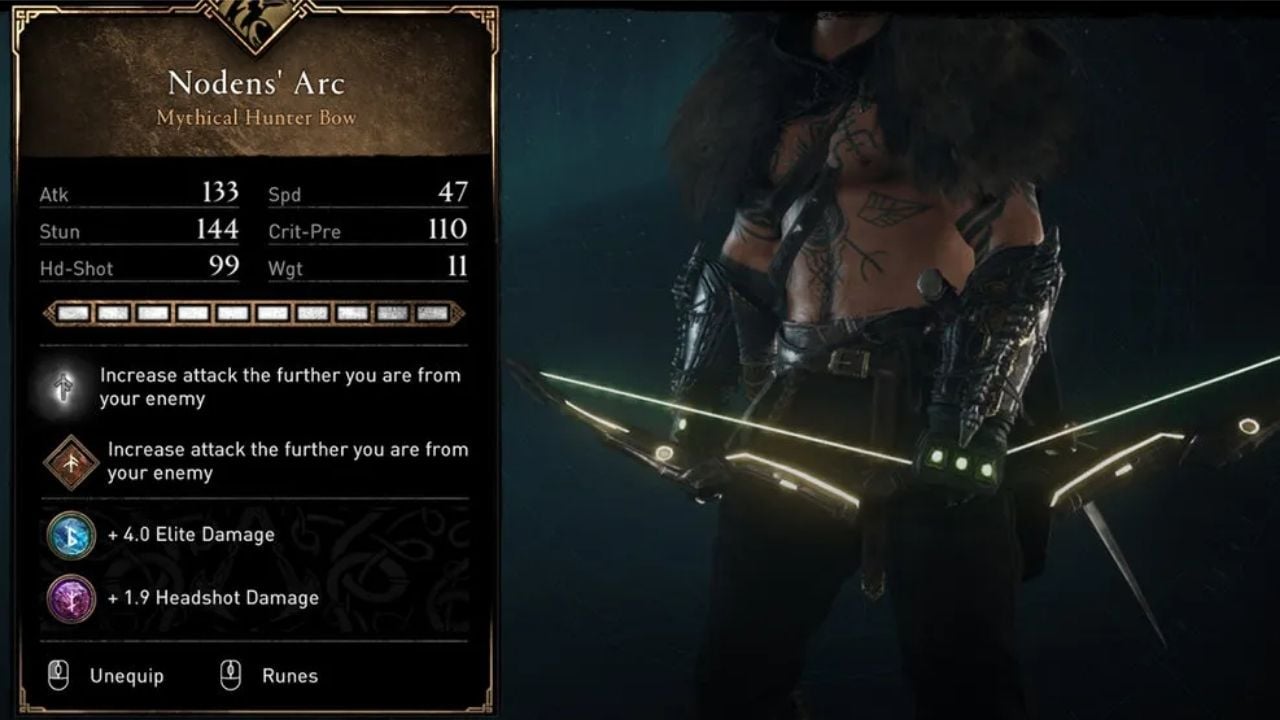
Task: Unequip the Nodens' Arc bow
Action: (x=125, y=677)
